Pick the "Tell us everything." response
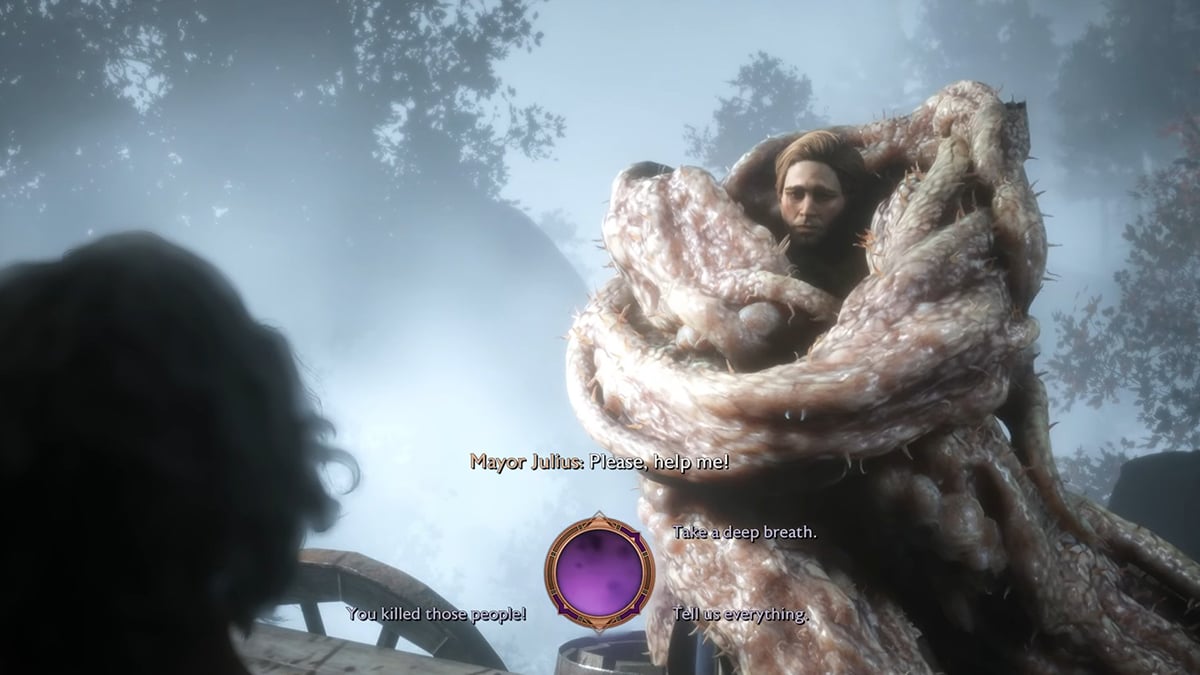 point(741,613)
